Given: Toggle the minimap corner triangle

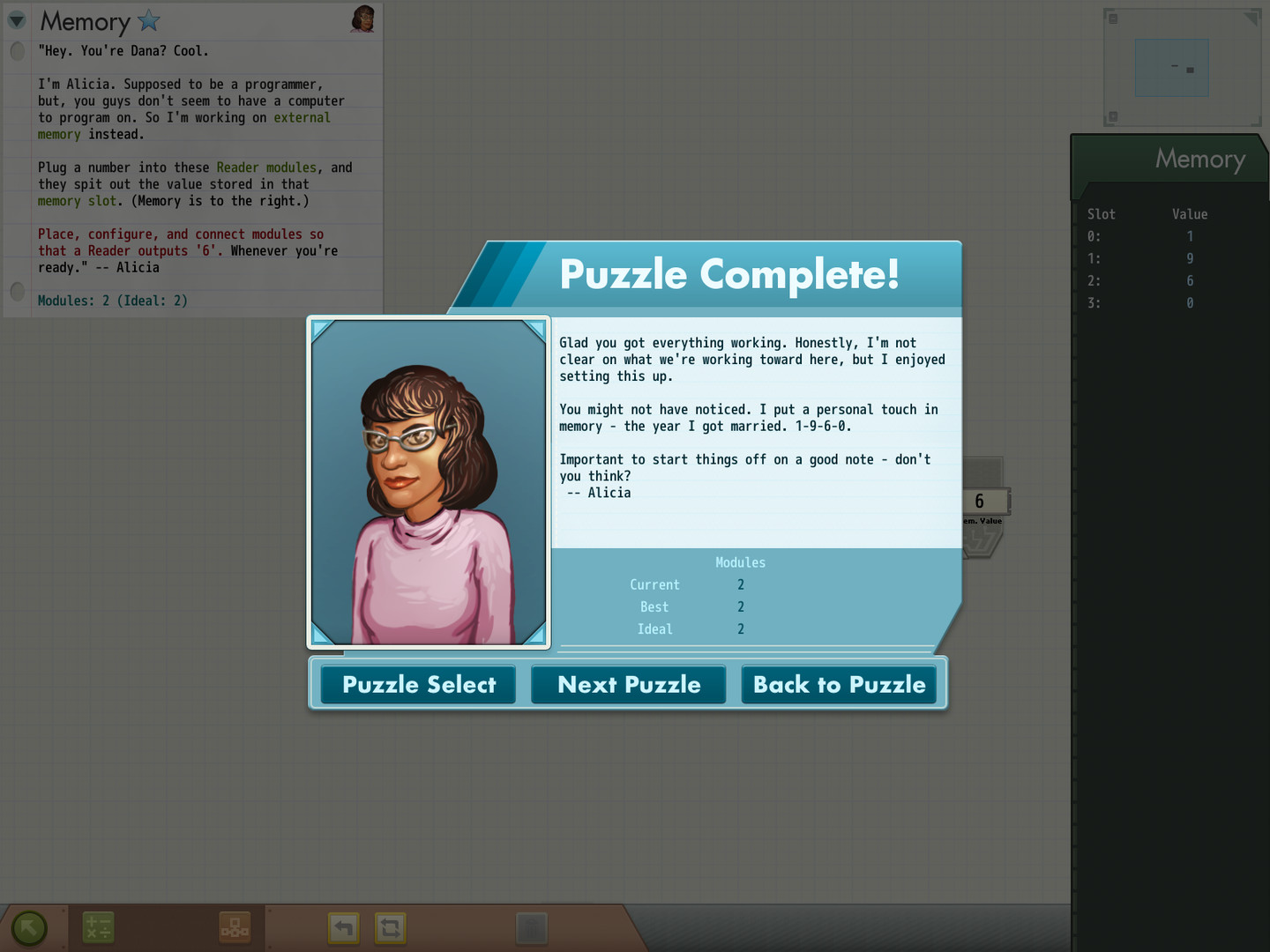Looking at the screenshot, I should point(1251,19).
